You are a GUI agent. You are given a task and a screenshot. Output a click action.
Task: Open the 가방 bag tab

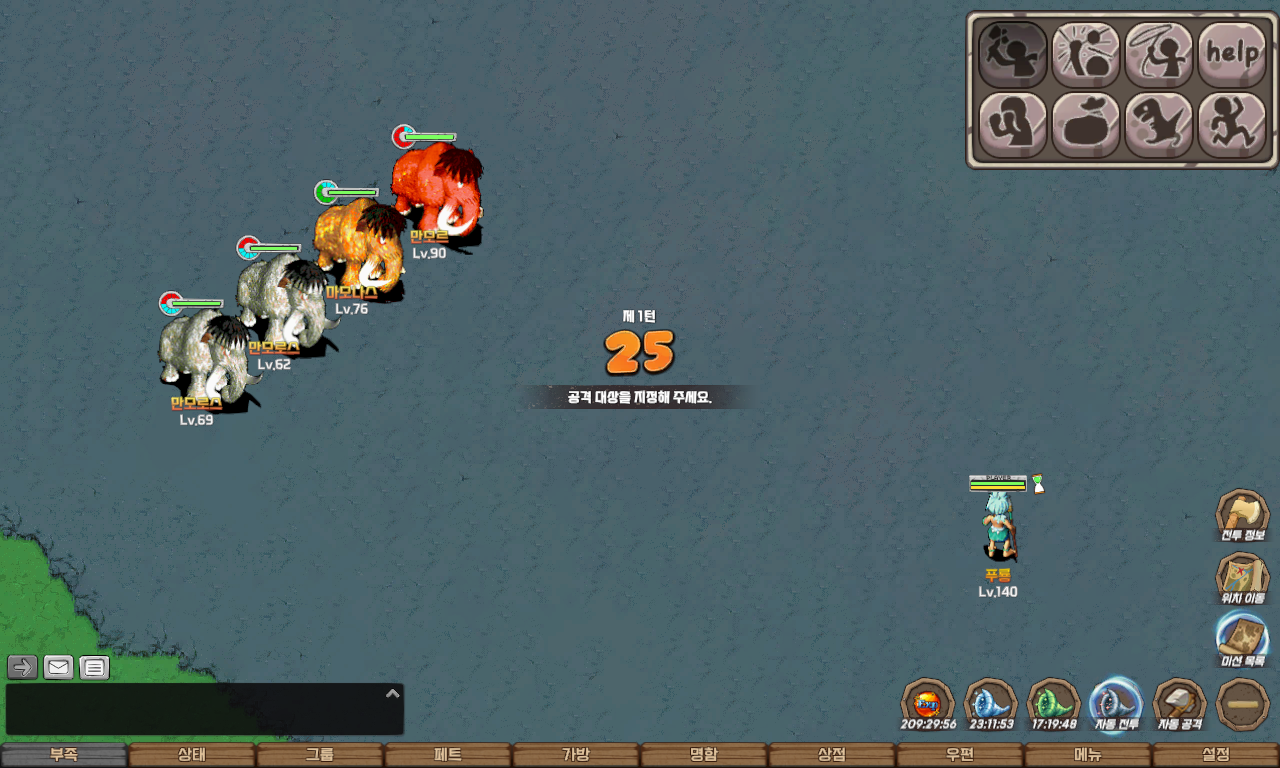click(x=576, y=755)
